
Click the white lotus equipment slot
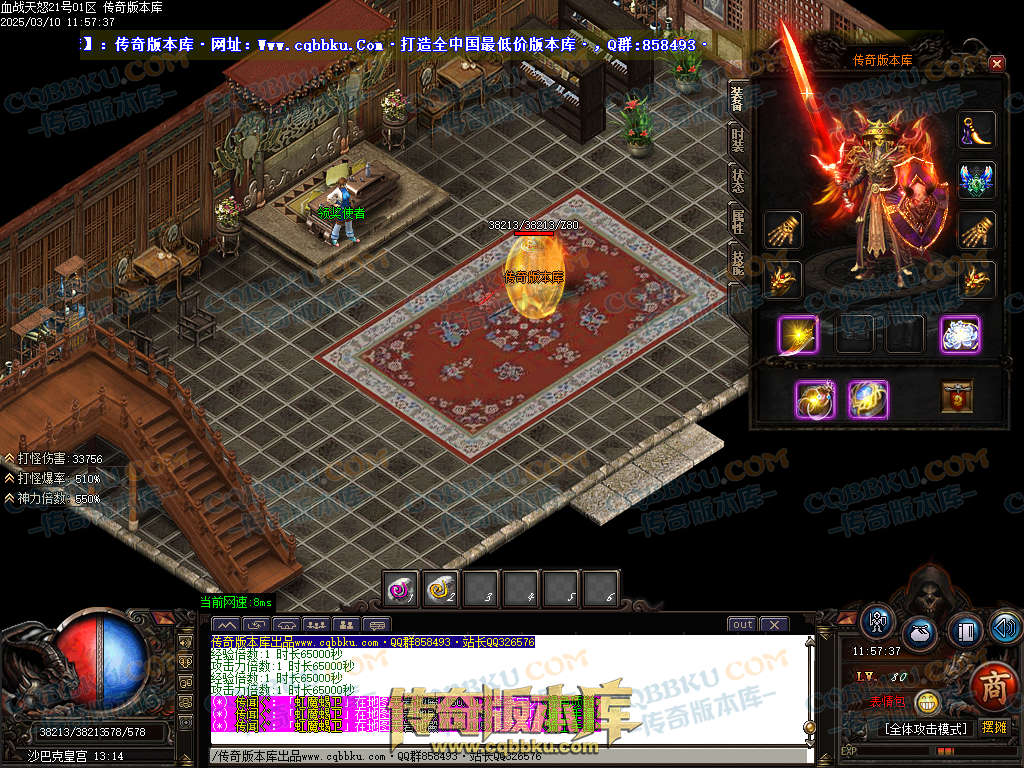point(959,334)
